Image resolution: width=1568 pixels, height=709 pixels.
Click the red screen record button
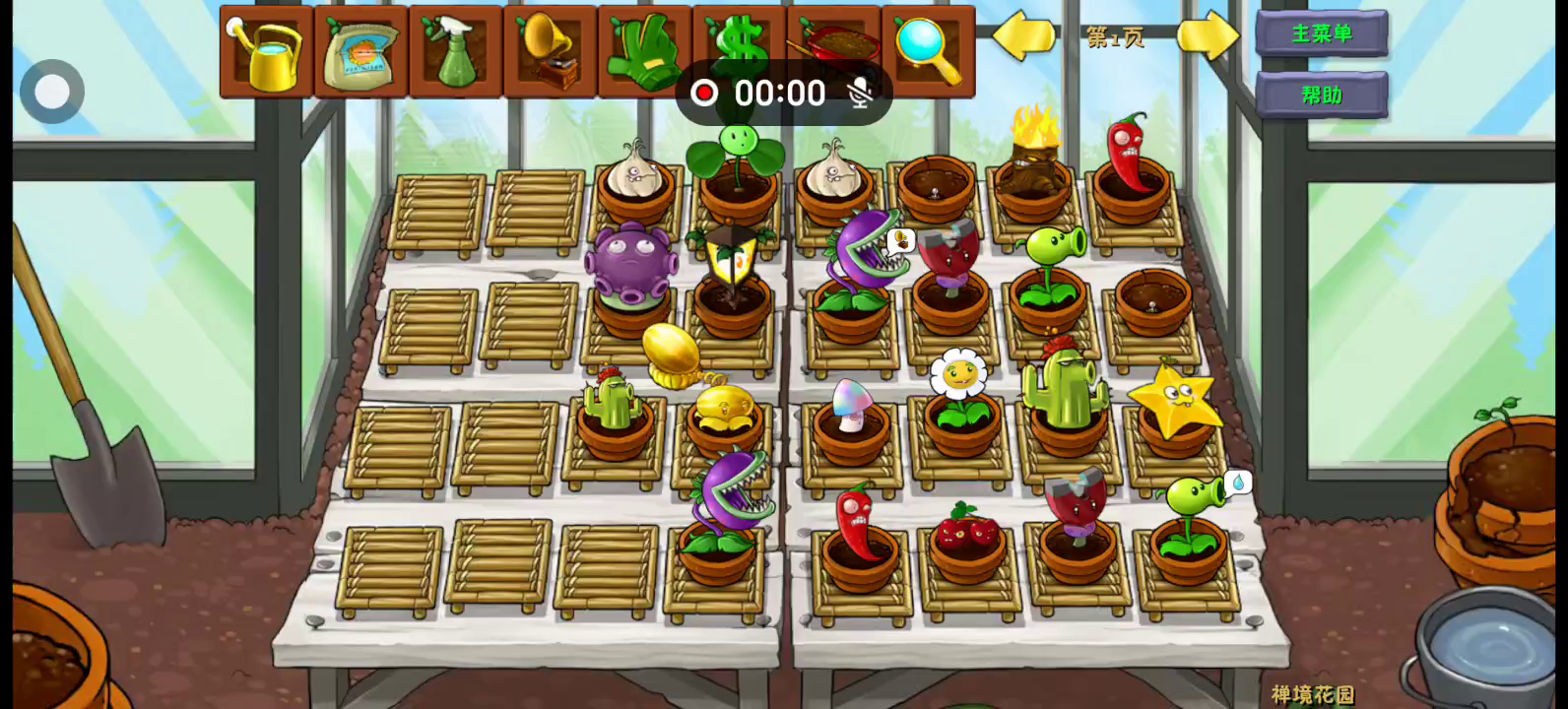point(704,94)
